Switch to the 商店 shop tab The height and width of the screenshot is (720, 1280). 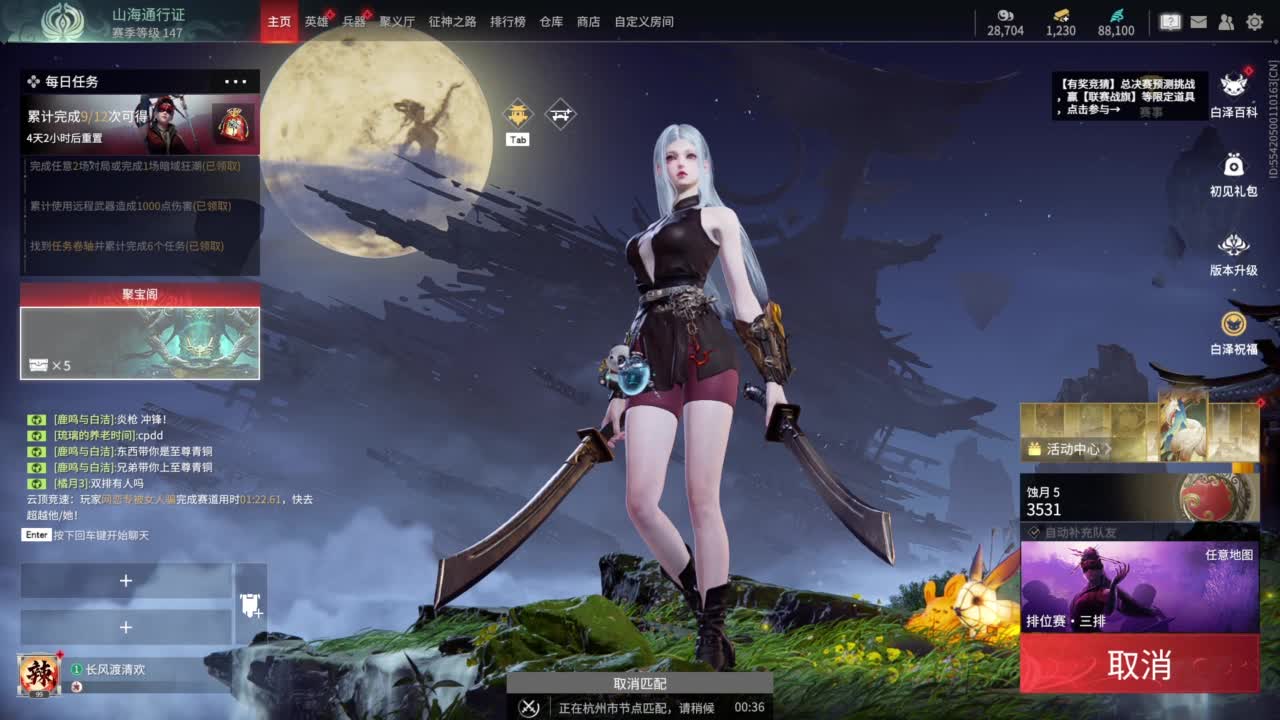(x=587, y=21)
